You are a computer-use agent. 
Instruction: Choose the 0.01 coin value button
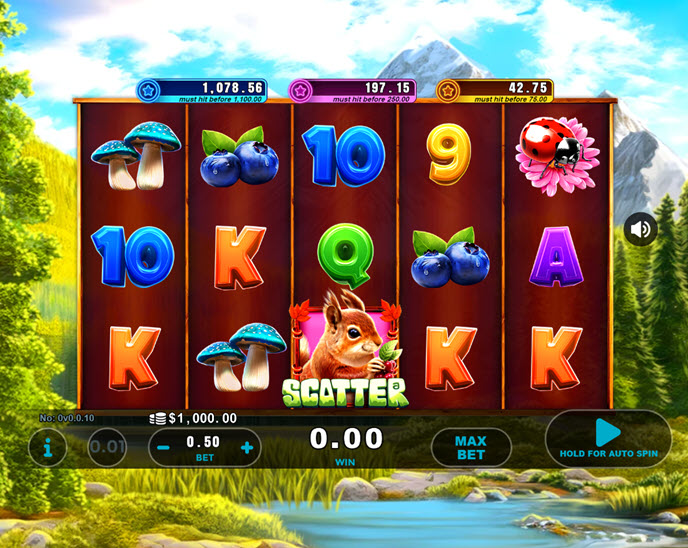tap(107, 447)
